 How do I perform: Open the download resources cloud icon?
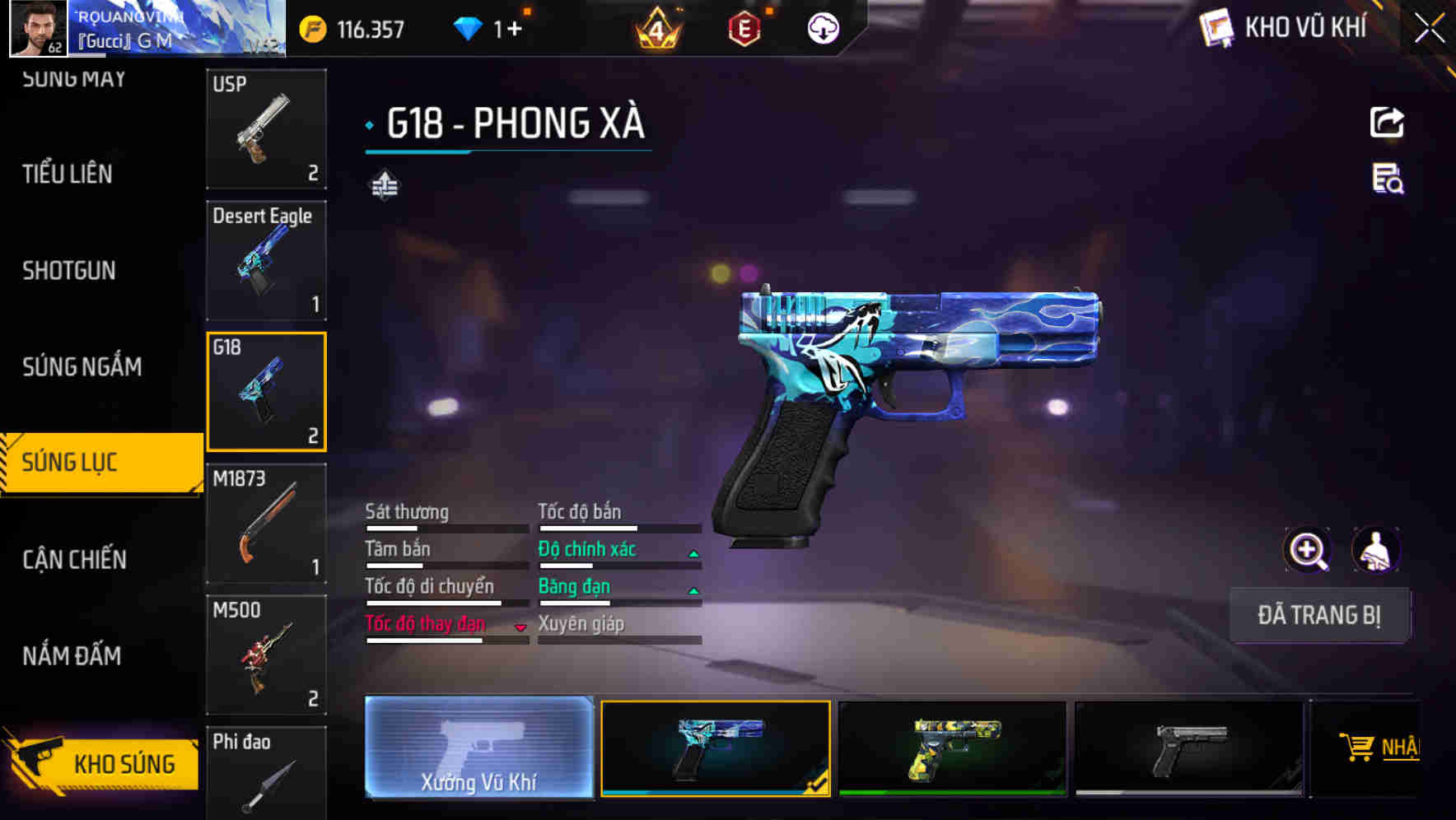pos(823,27)
